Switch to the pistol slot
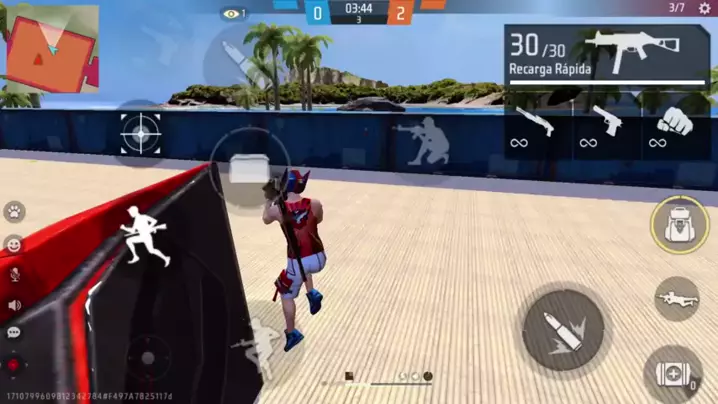The width and height of the screenshot is (718, 404). [606, 123]
